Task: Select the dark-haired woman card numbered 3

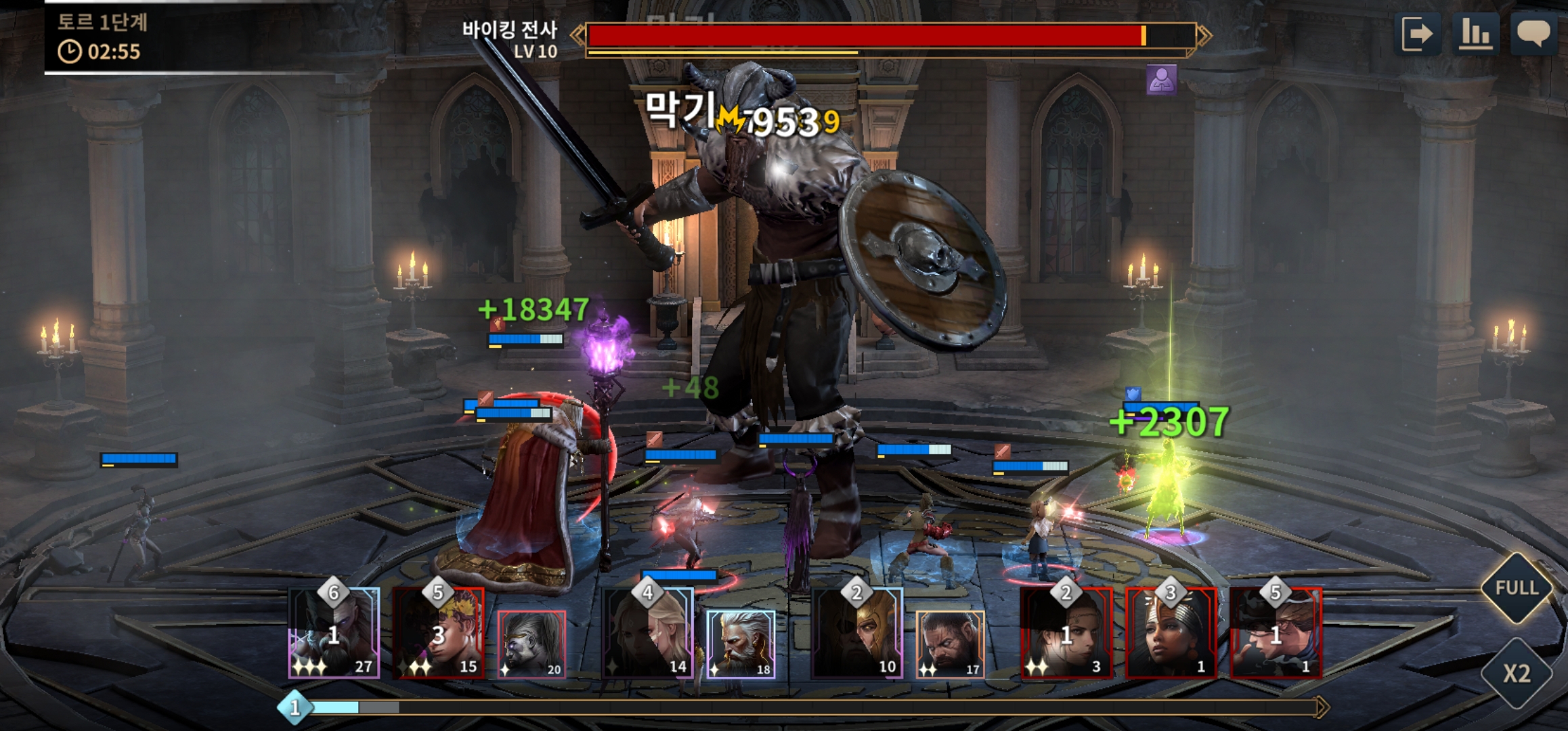Action: [1066, 633]
